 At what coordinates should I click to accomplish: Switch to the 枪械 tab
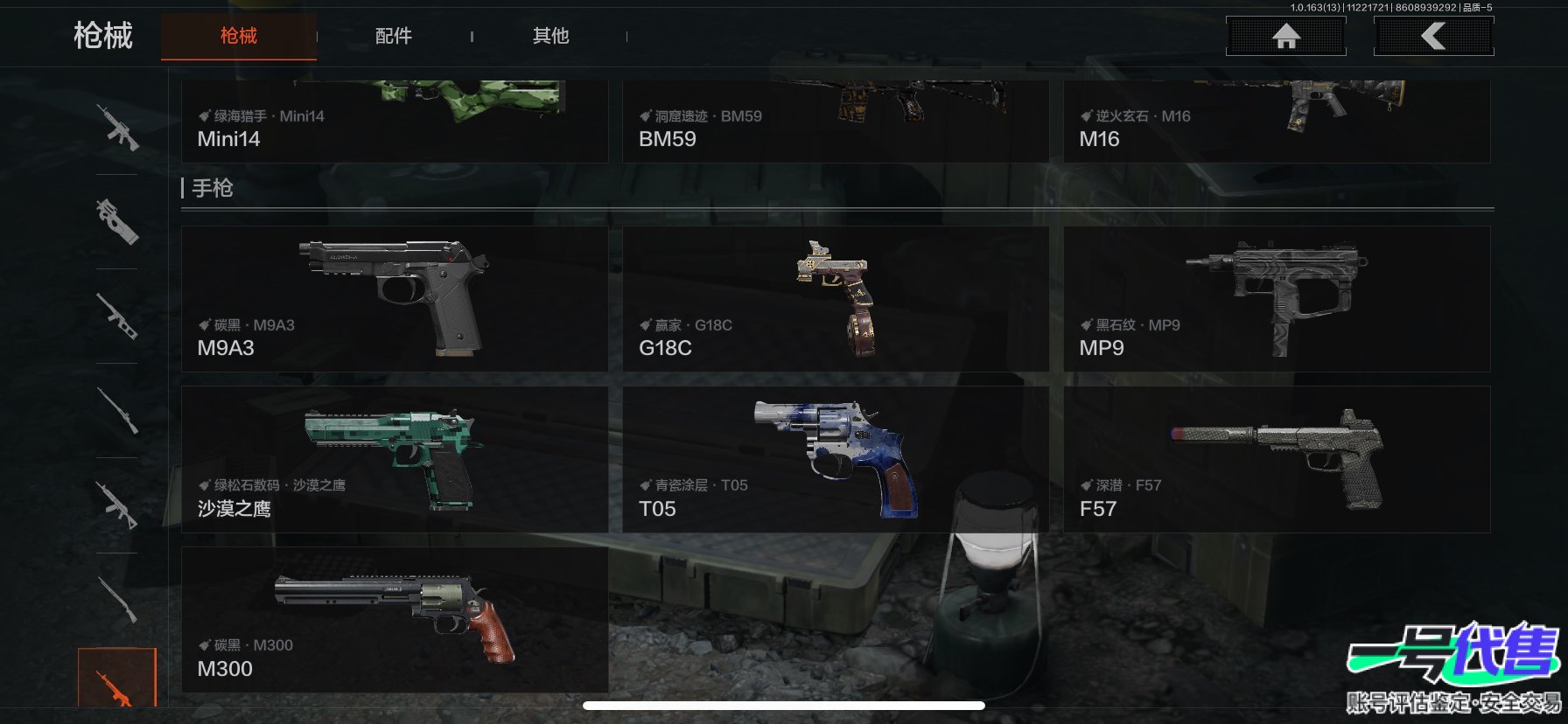pos(238,36)
